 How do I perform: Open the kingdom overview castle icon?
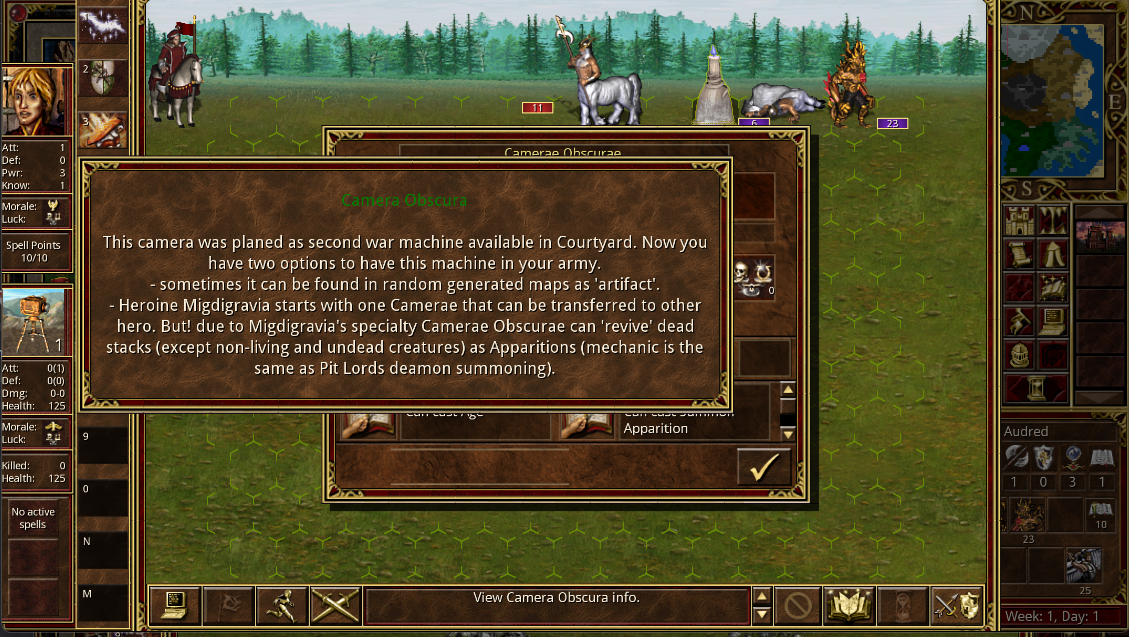[x=1018, y=220]
